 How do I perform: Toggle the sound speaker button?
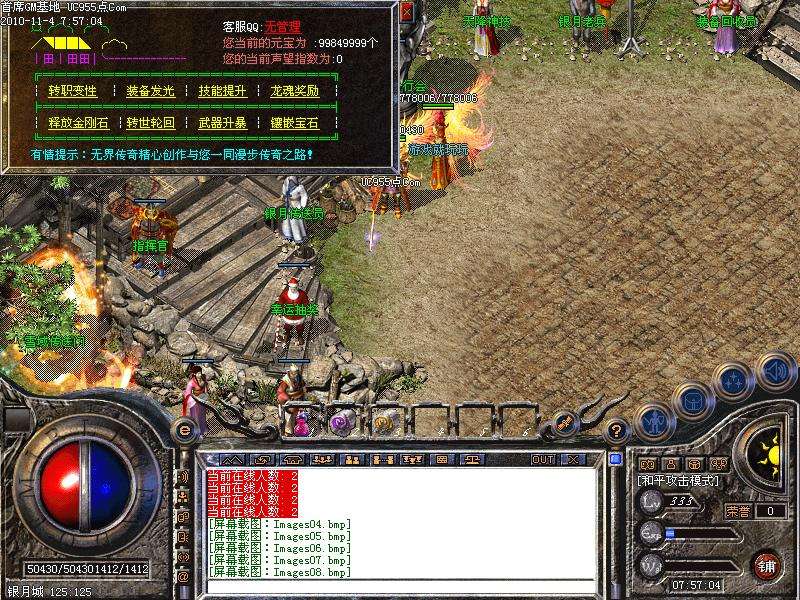(x=776, y=371)
